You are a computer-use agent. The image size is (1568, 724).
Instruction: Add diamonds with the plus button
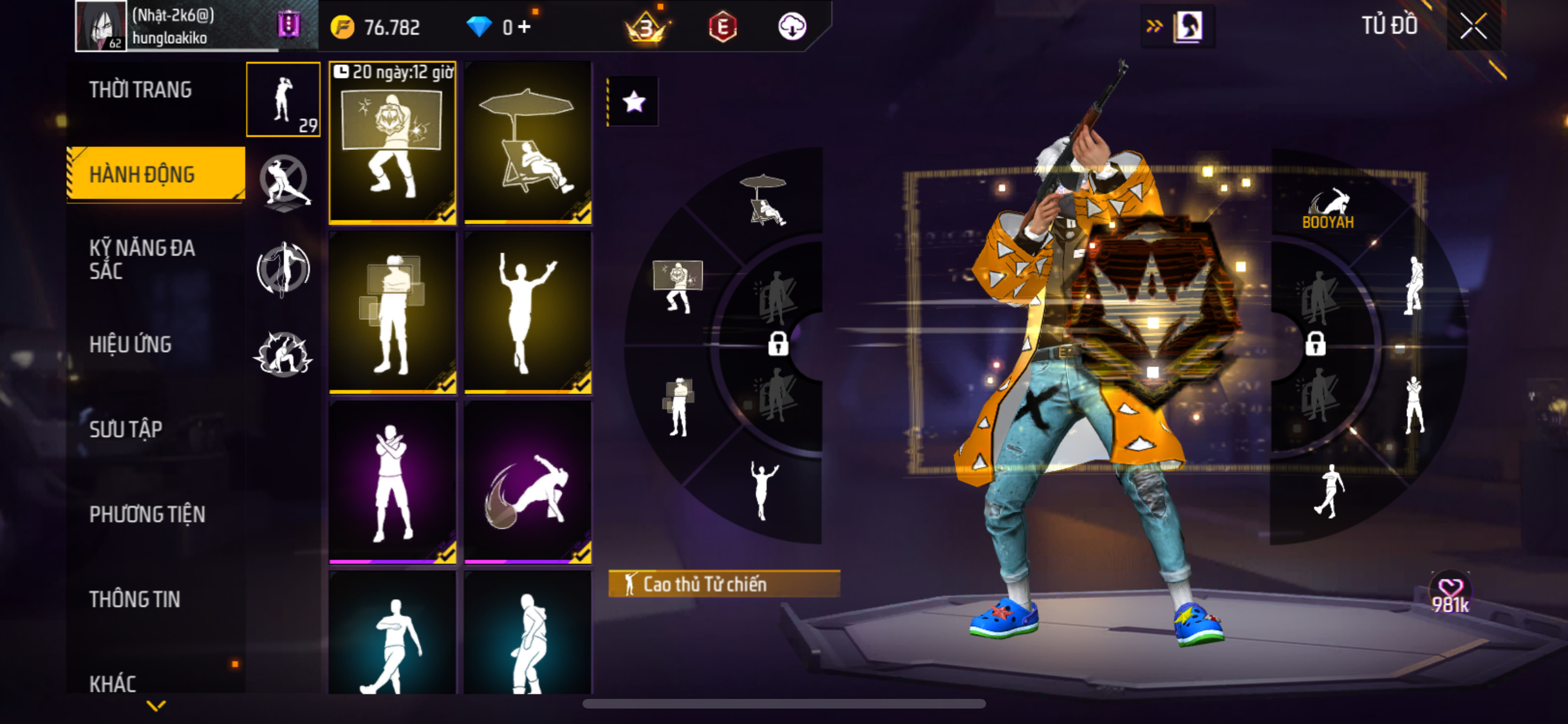525,27
